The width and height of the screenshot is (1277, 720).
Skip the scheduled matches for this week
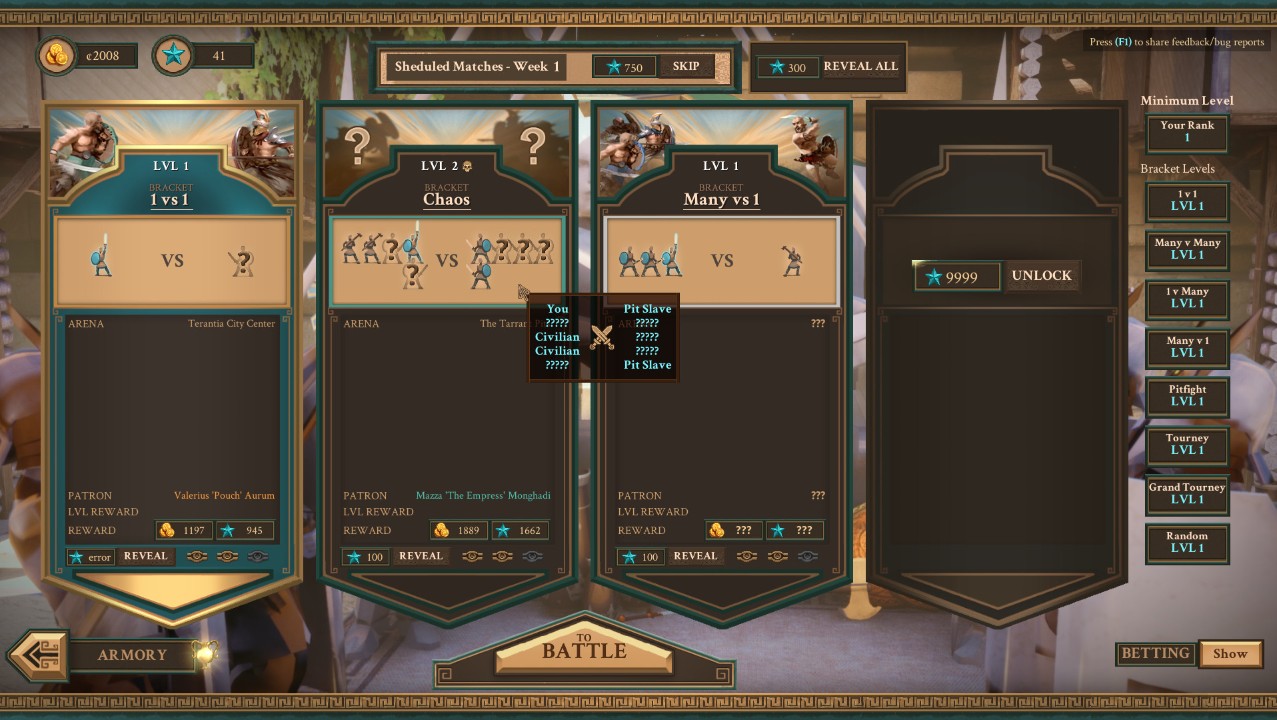[x=686, y=67]
